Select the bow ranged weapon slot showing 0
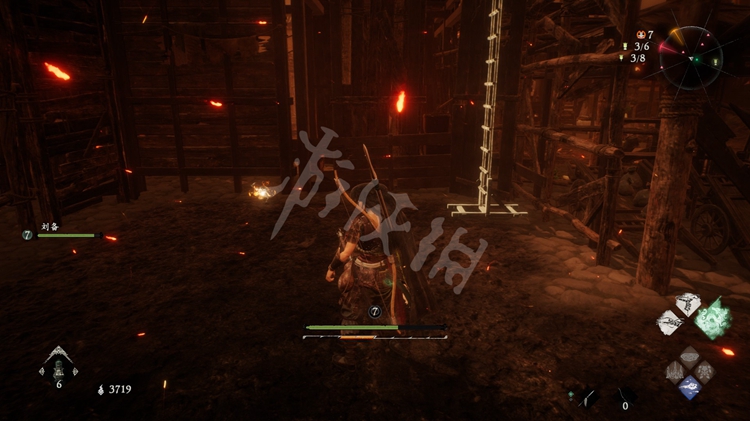The width and height of the screenshot is (750, 421). 625,396
